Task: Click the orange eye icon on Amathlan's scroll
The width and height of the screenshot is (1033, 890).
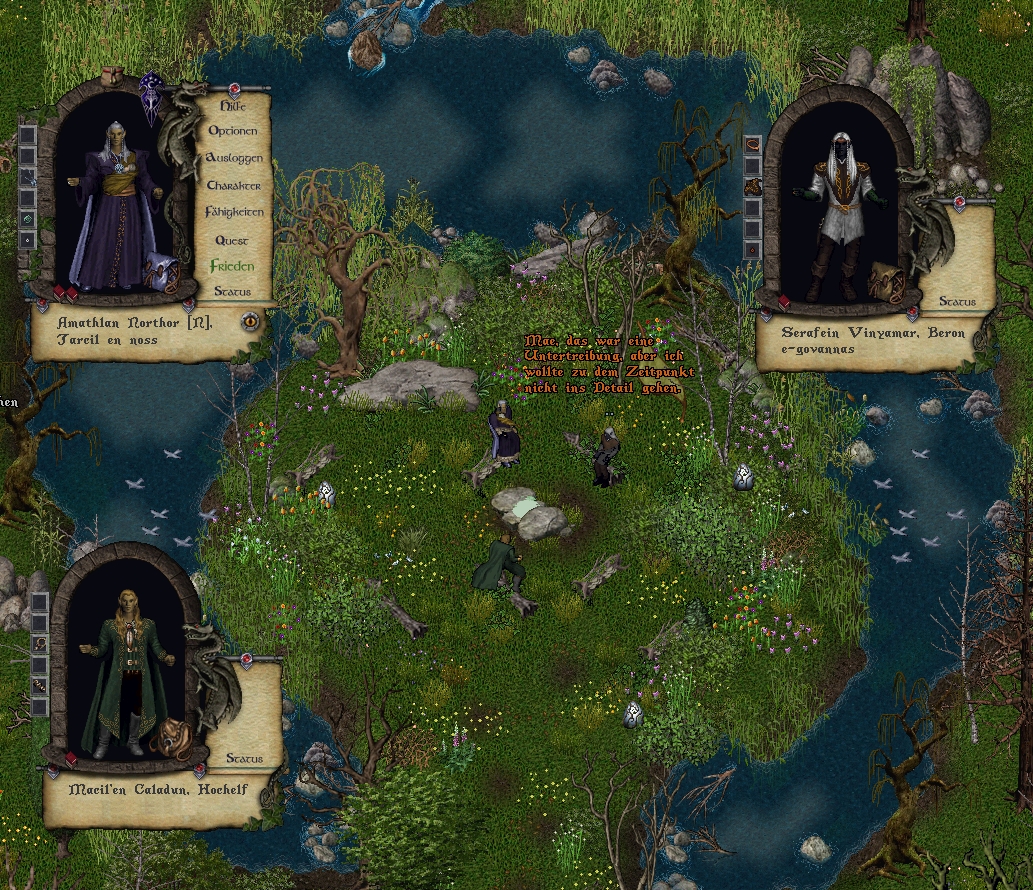Action: tap(249, 322)
